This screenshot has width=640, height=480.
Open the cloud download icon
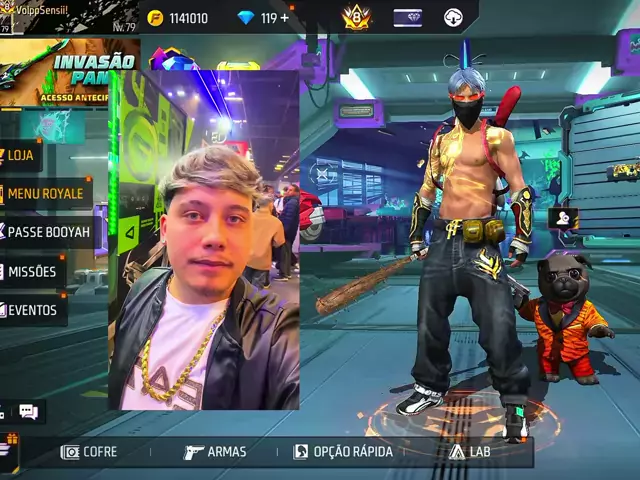[x=453, y=17]
